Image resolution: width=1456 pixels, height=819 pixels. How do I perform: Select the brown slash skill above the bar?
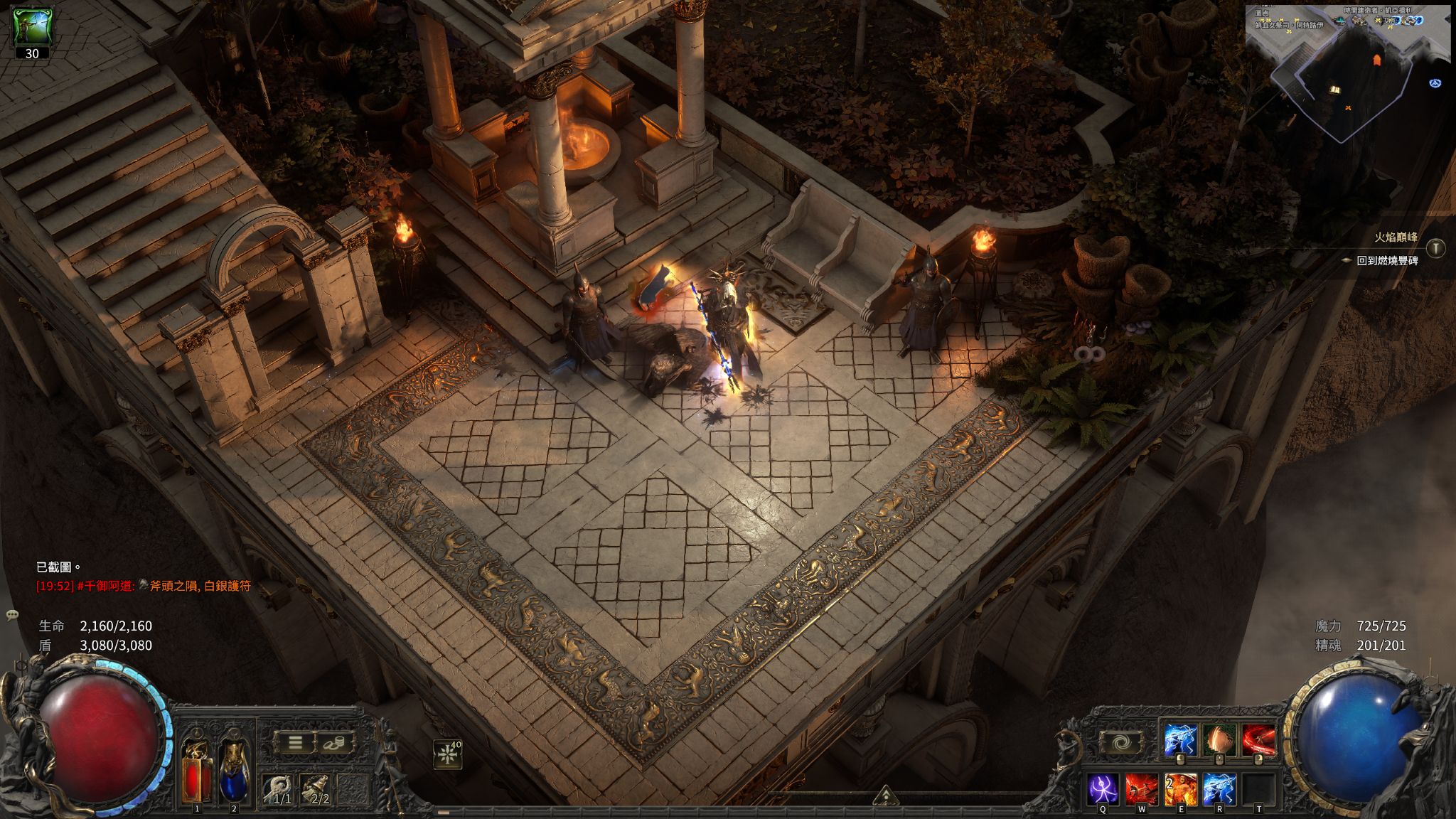click(1219, 741)
